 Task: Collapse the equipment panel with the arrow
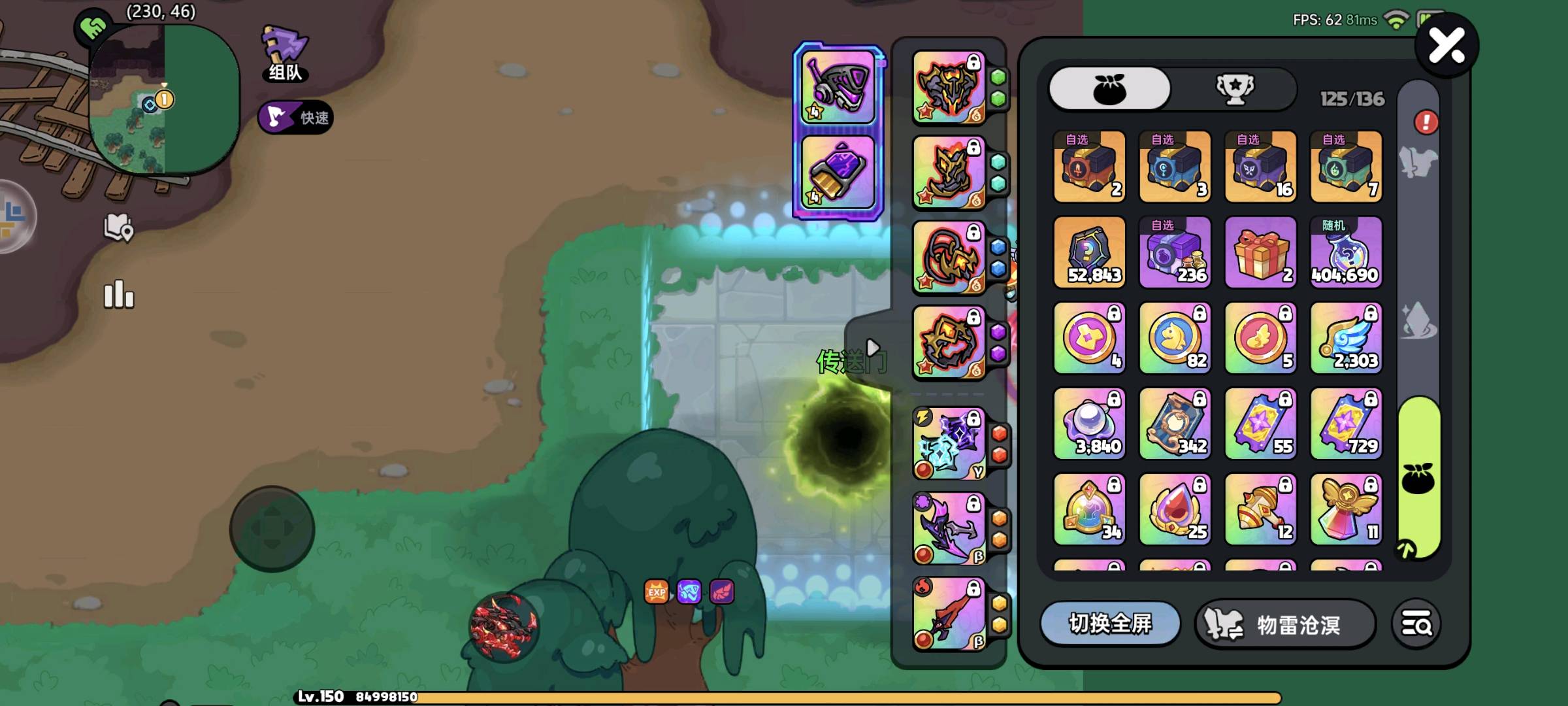point(872,347)
